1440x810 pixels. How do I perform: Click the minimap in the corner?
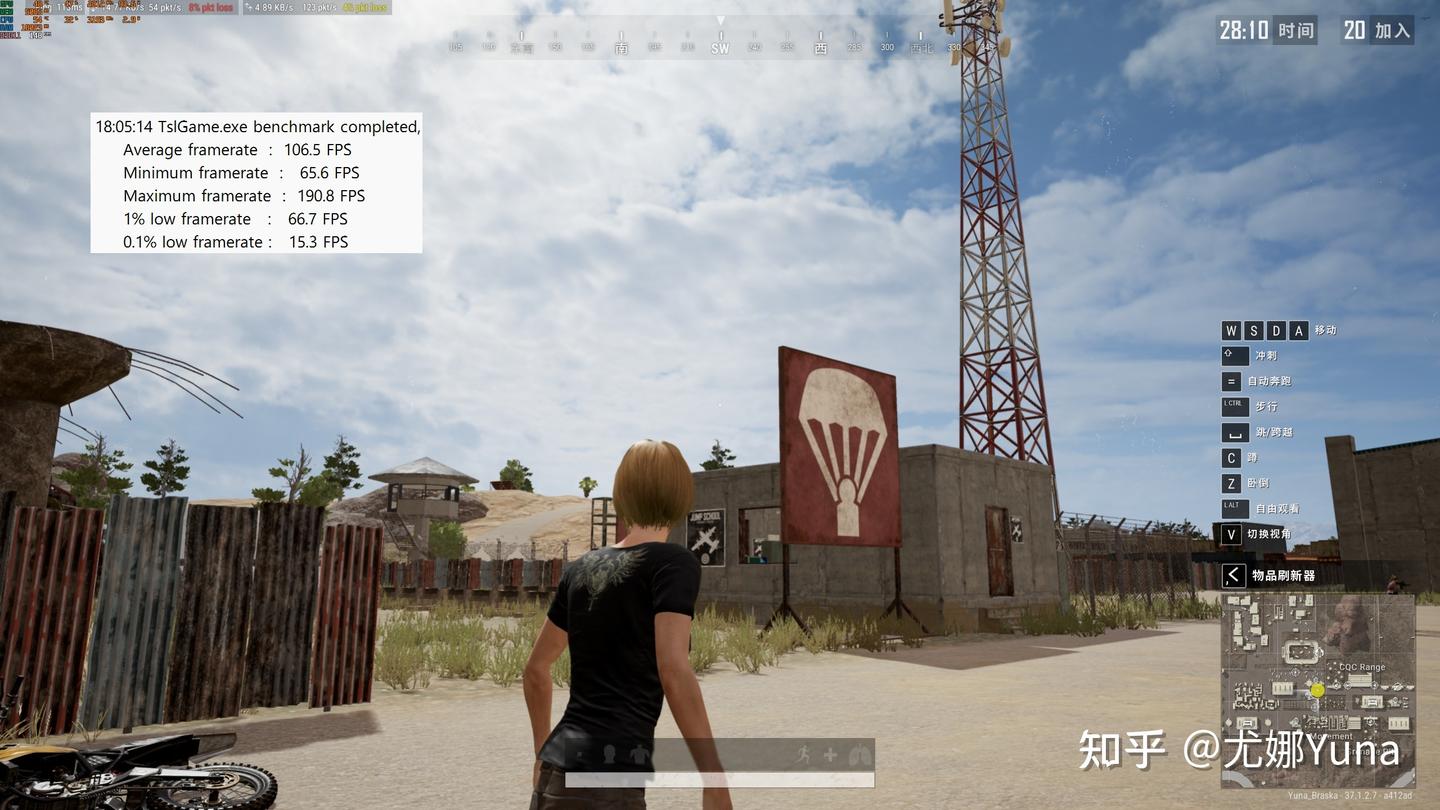tap(1317, 690)
